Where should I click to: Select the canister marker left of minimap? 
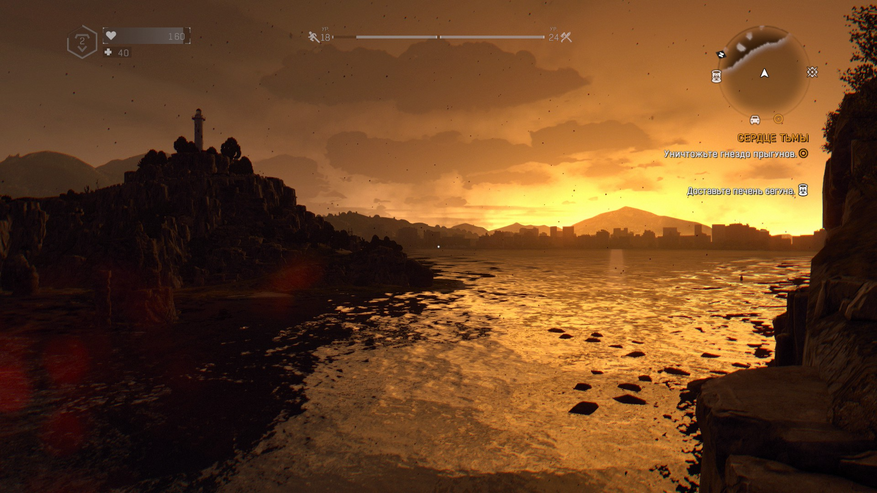[716, 76]
